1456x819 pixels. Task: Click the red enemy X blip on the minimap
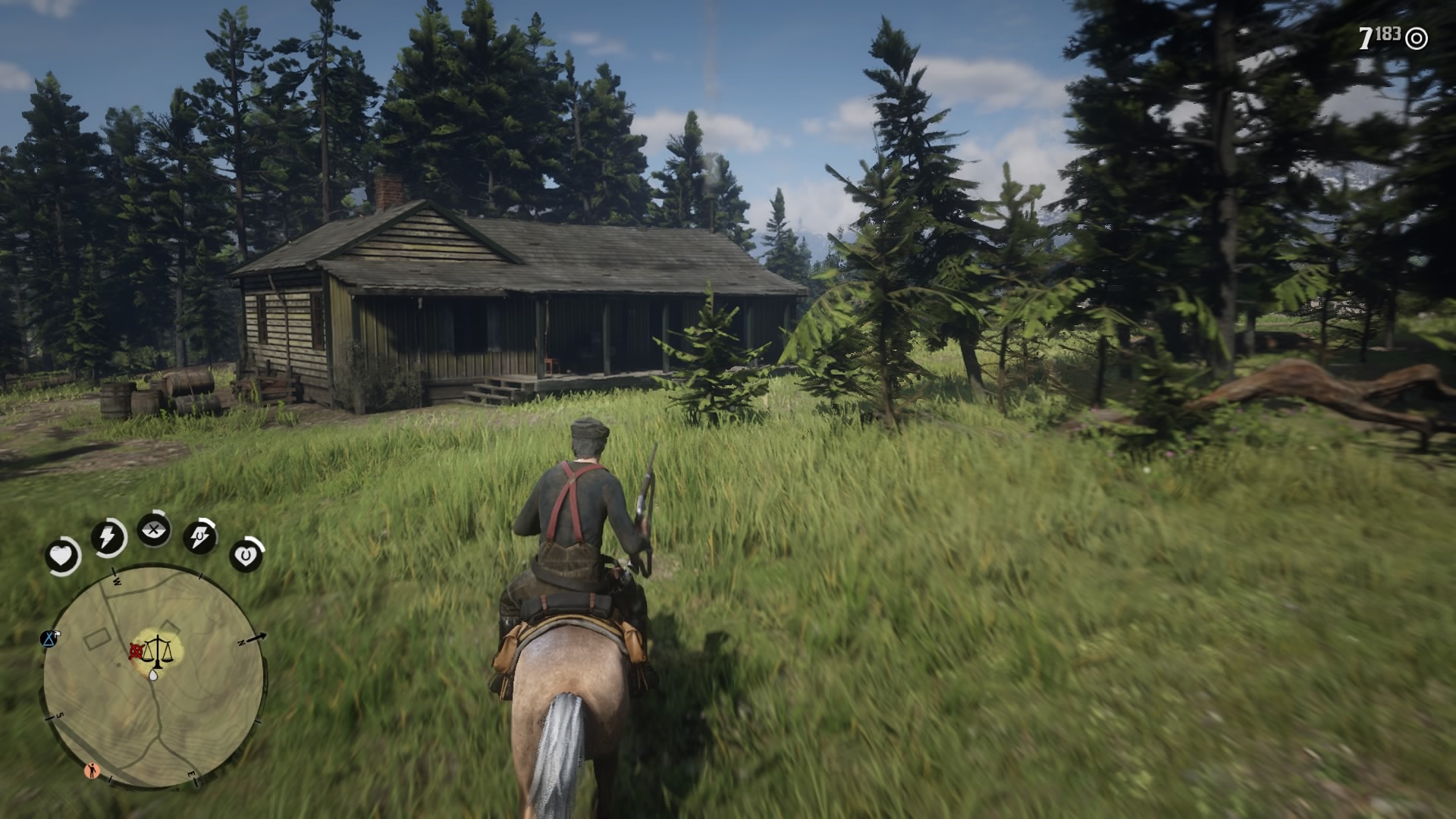(136, 651)
